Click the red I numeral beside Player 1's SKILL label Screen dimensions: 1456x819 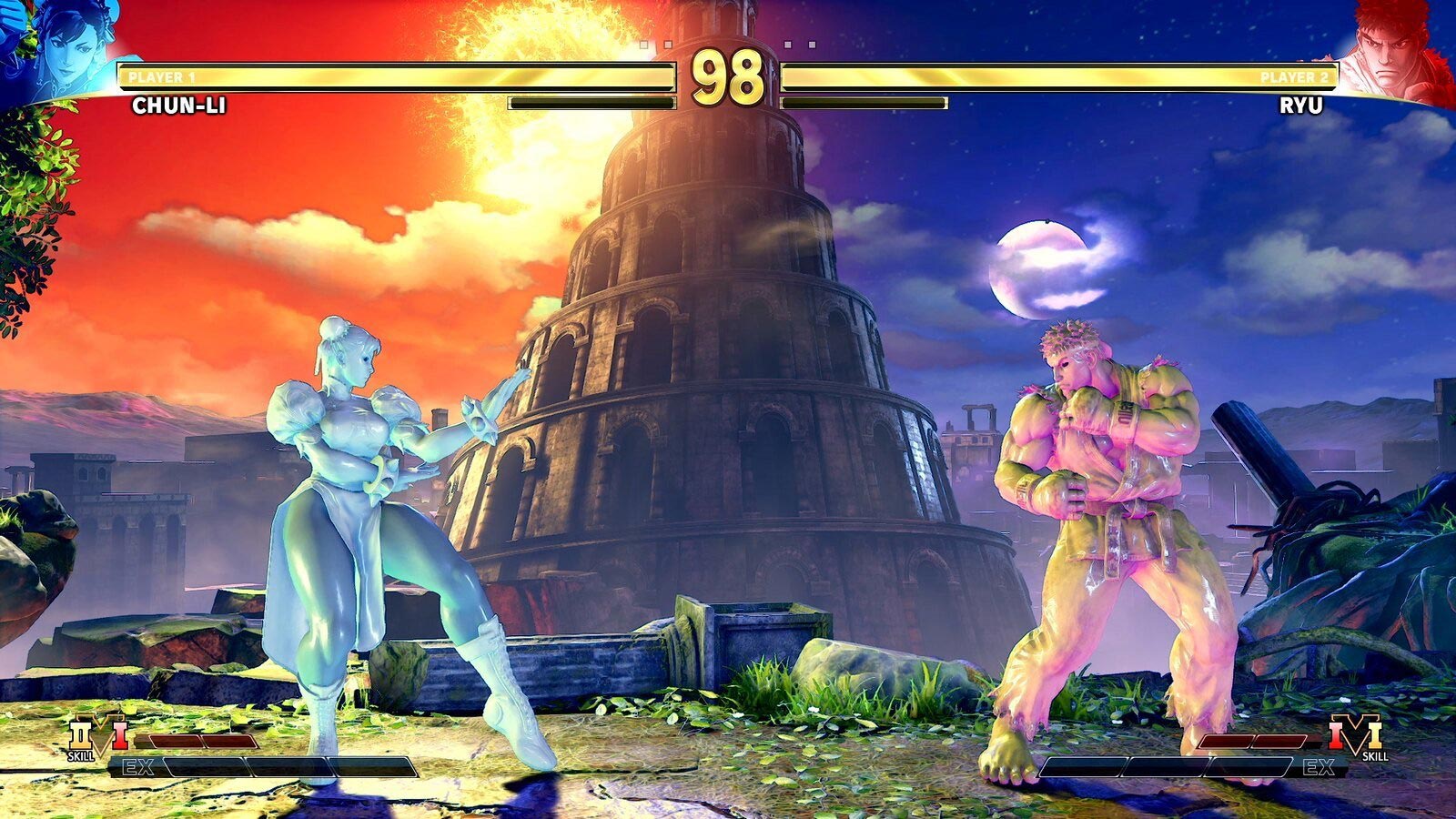click(x=118, y=736)
